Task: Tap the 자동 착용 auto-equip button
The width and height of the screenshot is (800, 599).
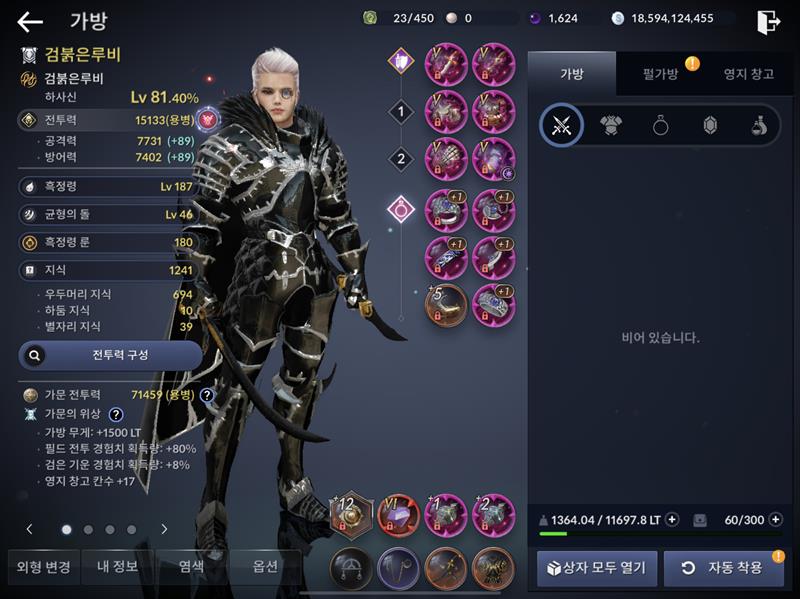Action: (723, 568)
